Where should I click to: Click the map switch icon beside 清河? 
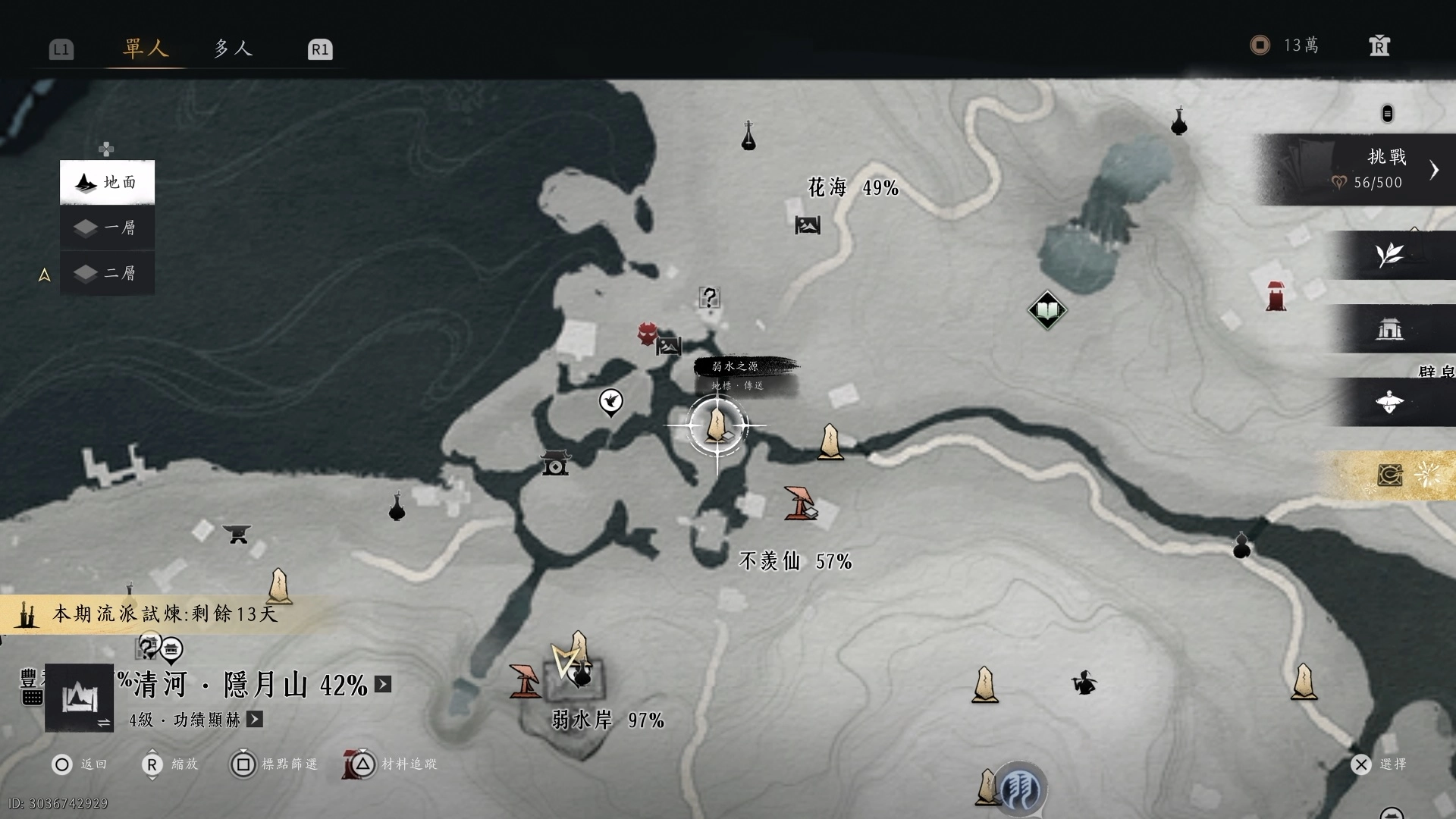(x=80, y=698)
